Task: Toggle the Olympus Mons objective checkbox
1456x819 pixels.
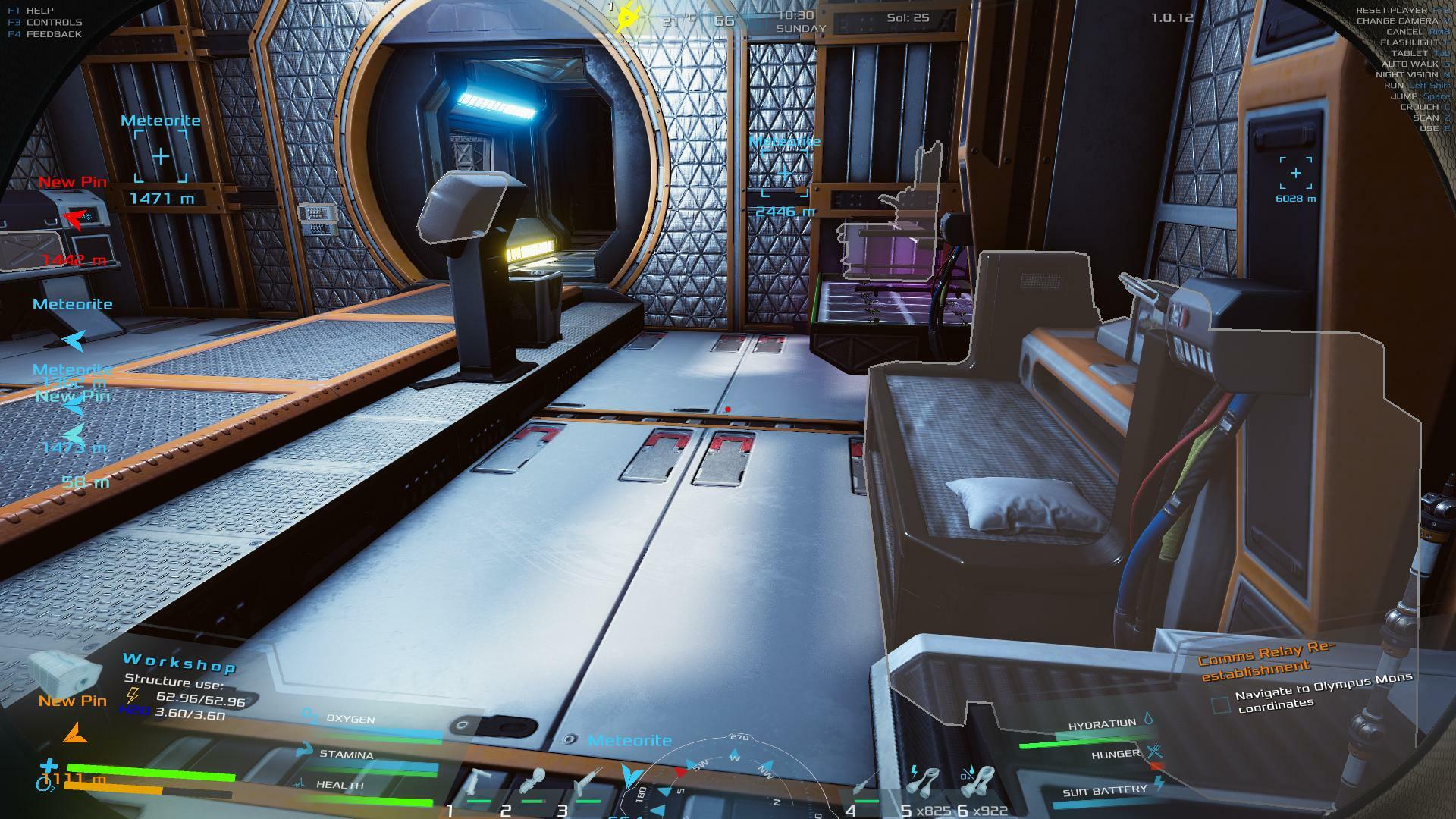Action: point(1220,705)
